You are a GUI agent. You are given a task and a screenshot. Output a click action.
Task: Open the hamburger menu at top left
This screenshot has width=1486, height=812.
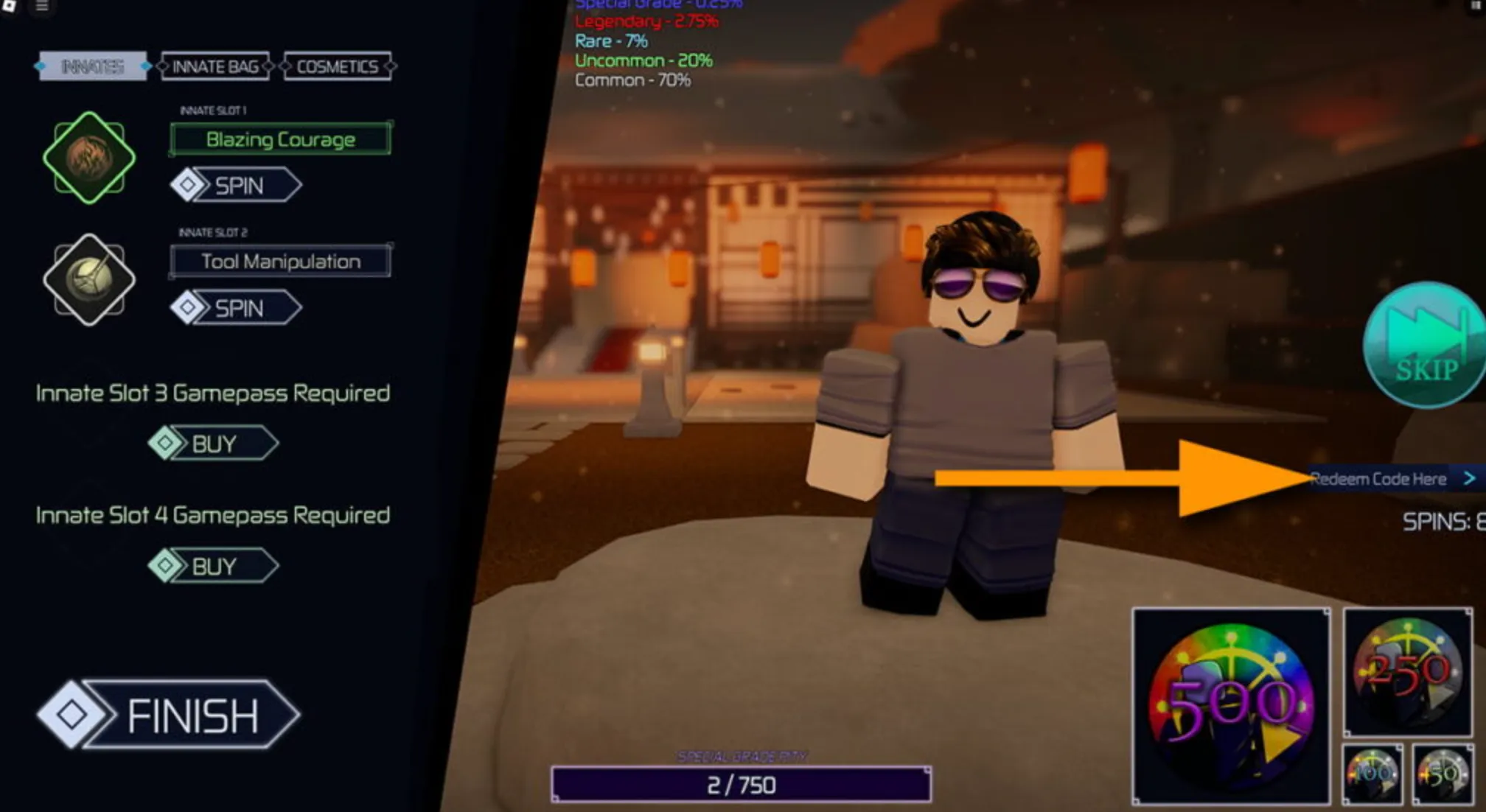point(42,8)
